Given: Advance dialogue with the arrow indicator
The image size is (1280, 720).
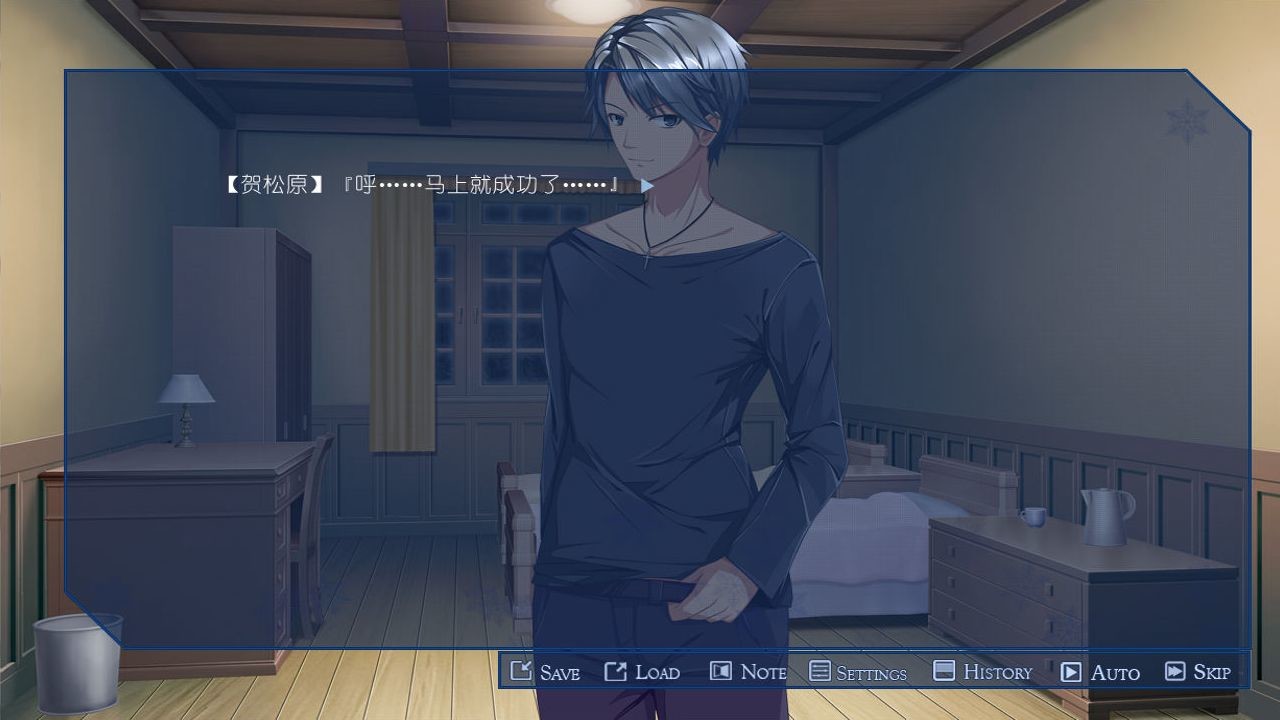Looking at the screenshot, I should (x=647, y=186).
